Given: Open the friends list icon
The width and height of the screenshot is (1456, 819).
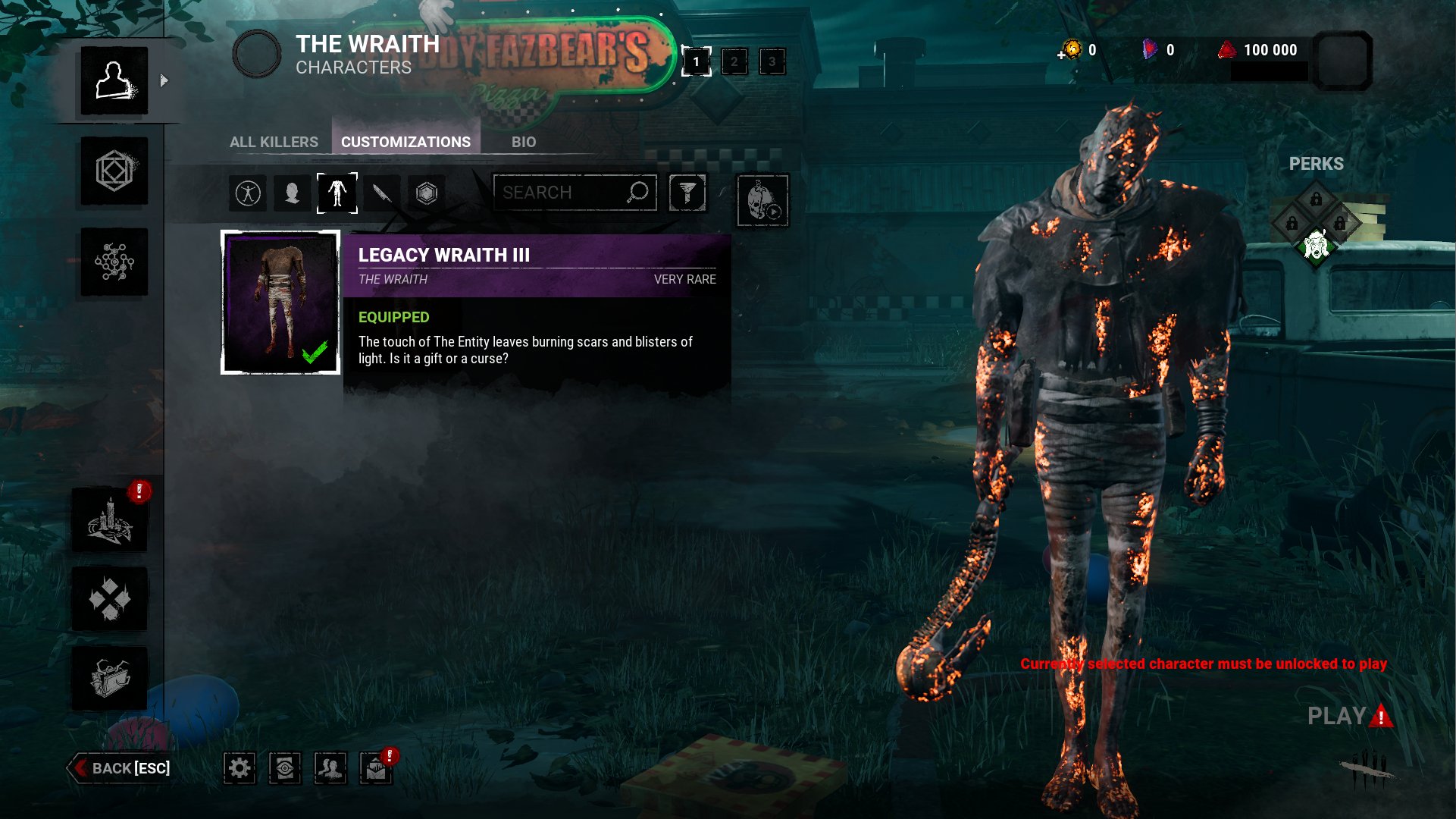Looking at the screenshot, I should pyautogui.click(x=330, y=768).
